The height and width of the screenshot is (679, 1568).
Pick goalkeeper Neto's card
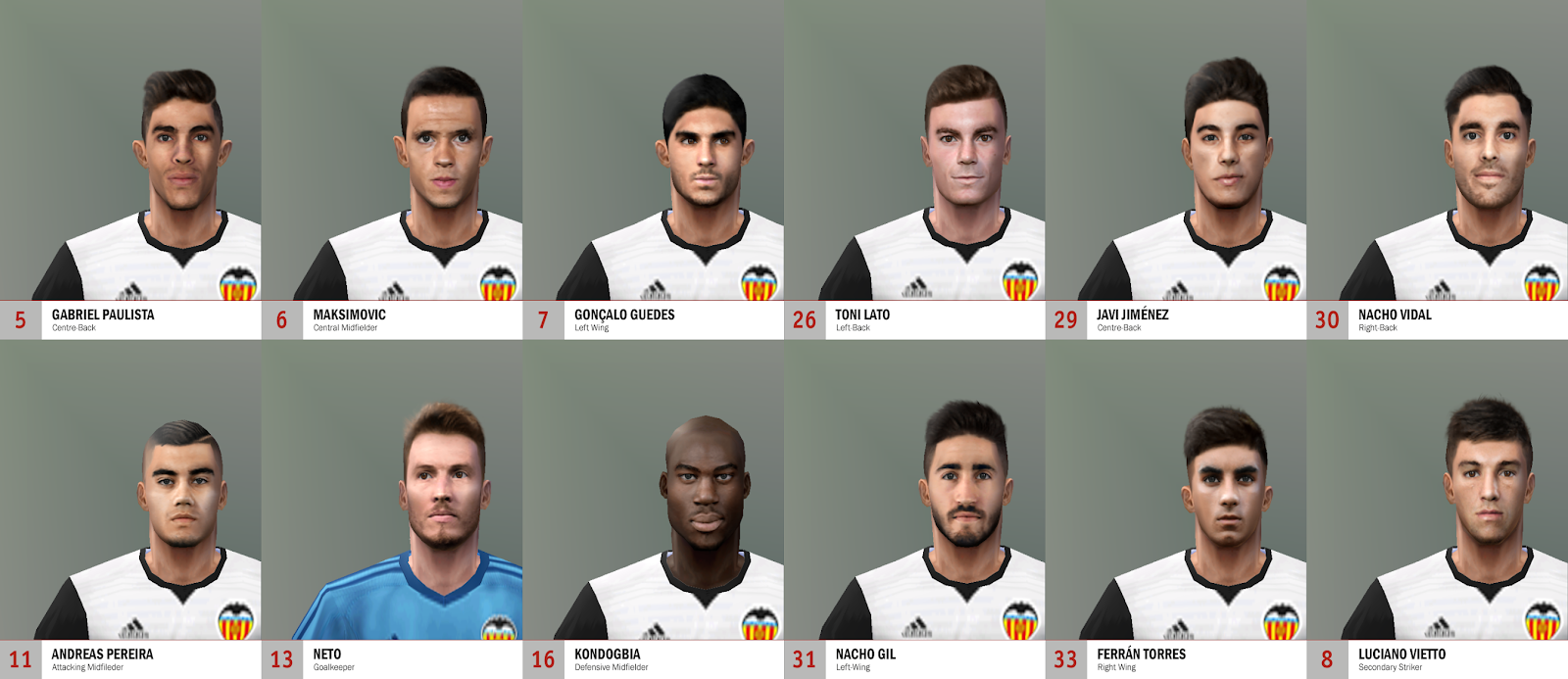pyautogui.click(x=392, y=509)
